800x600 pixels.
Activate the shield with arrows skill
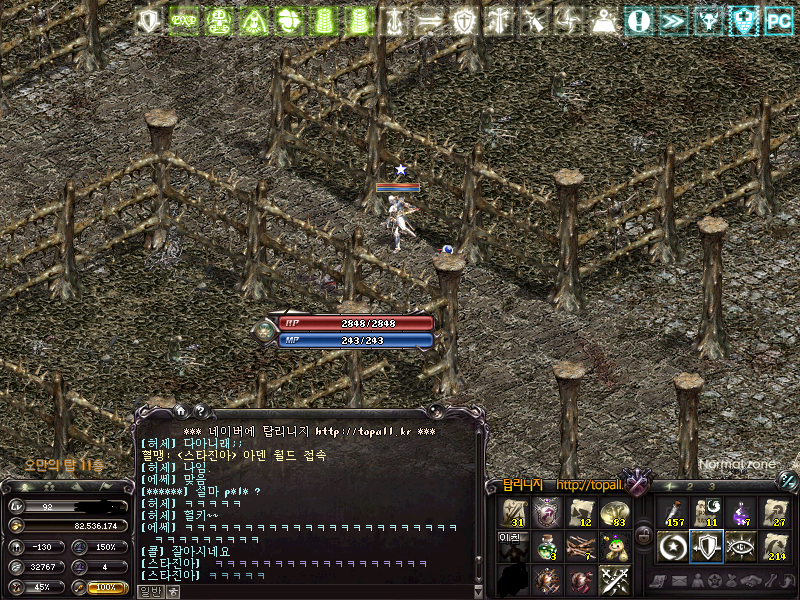[x=706, y=546]
